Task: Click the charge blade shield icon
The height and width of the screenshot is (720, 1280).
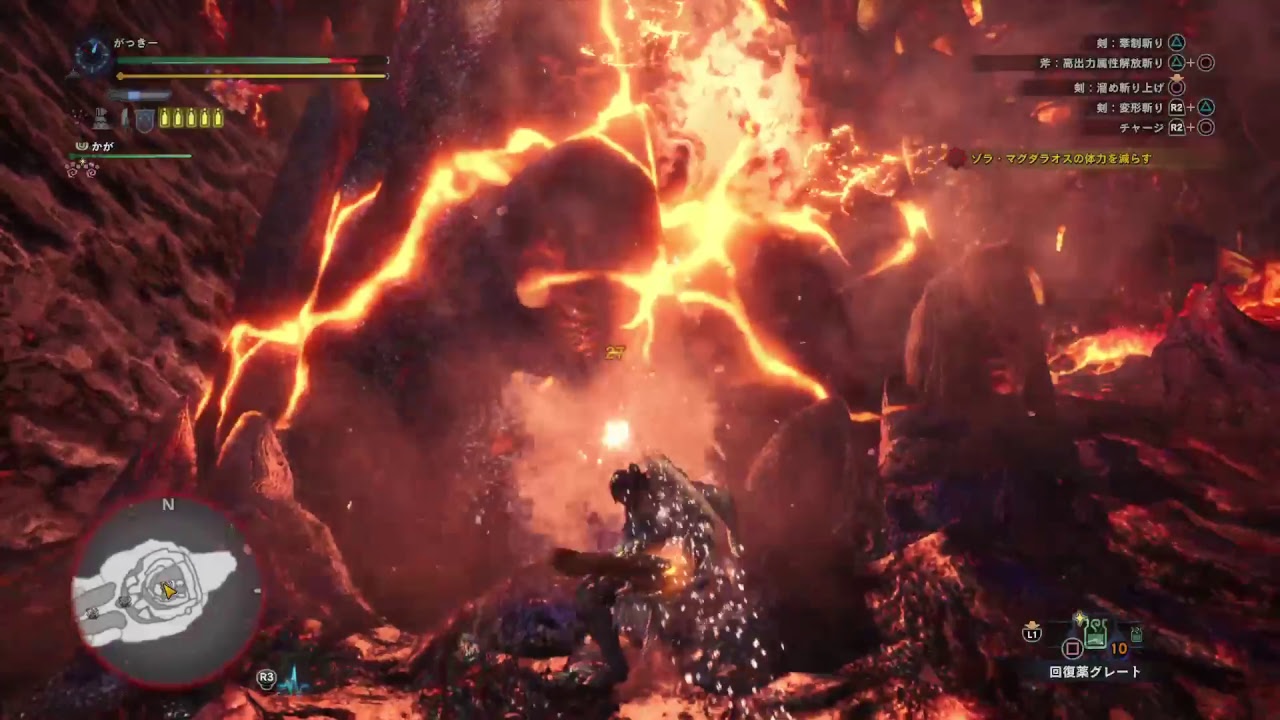Action: pyautogui.click(x=145, y=120)
